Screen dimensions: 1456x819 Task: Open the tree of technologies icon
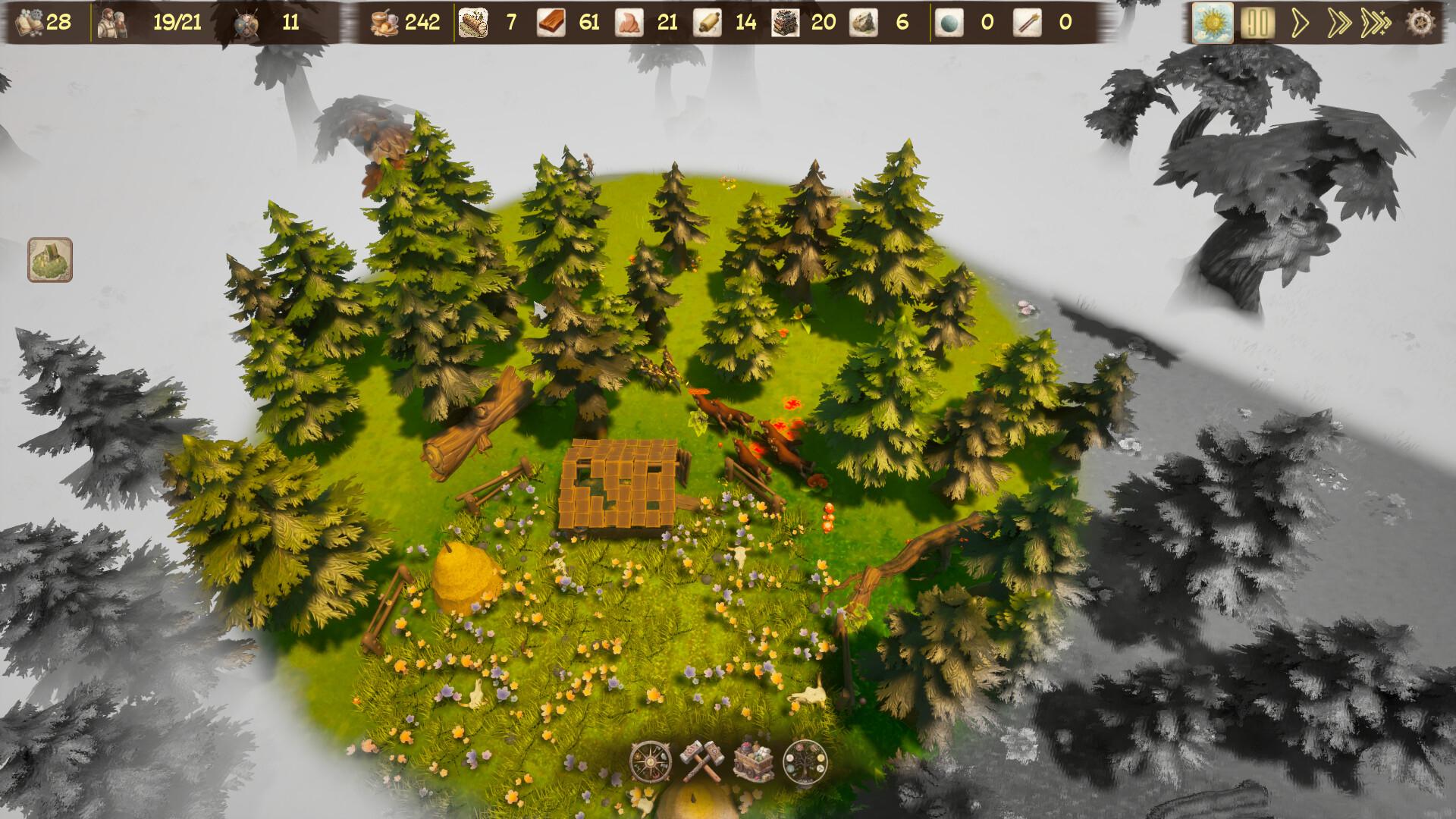(805, 761)
